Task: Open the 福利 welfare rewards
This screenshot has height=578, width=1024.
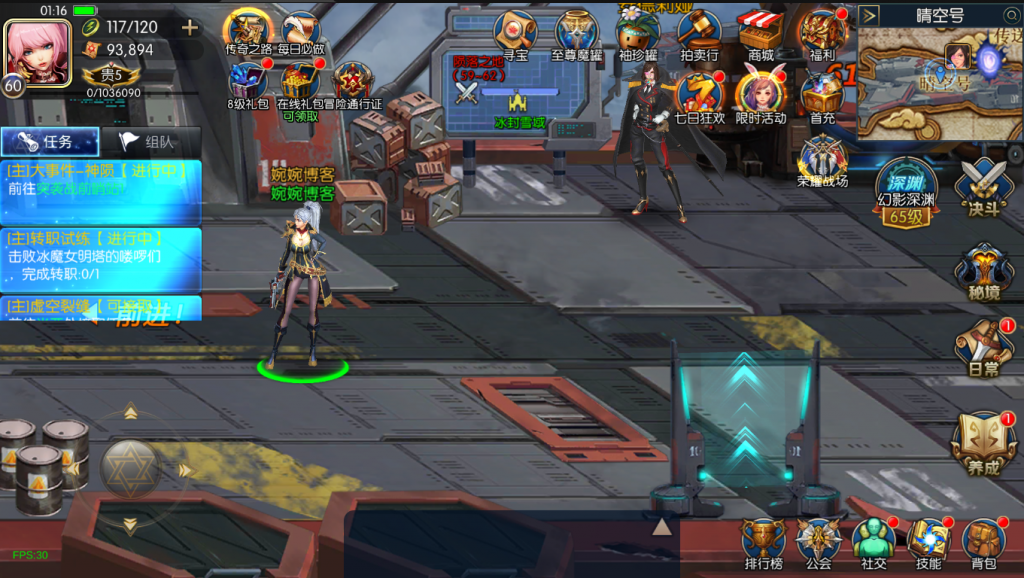Action: 823,36
